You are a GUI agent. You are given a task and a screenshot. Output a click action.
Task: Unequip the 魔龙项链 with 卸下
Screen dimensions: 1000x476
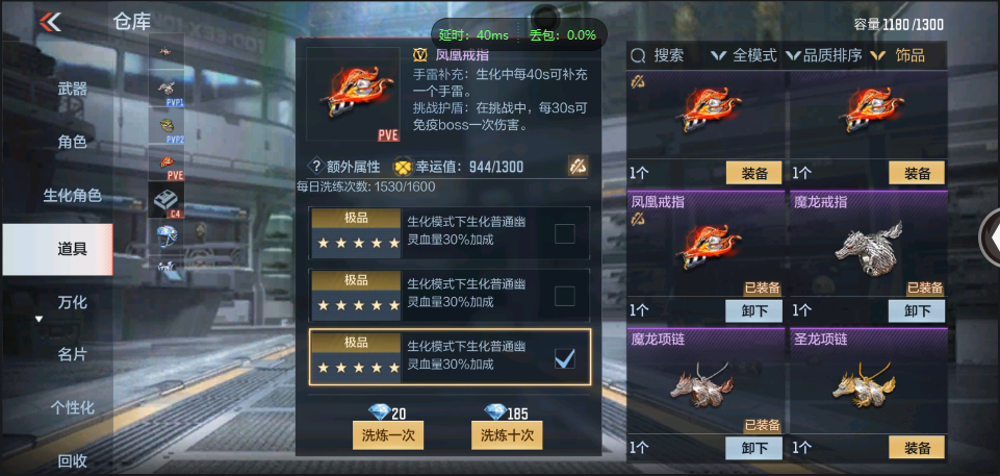754,448
